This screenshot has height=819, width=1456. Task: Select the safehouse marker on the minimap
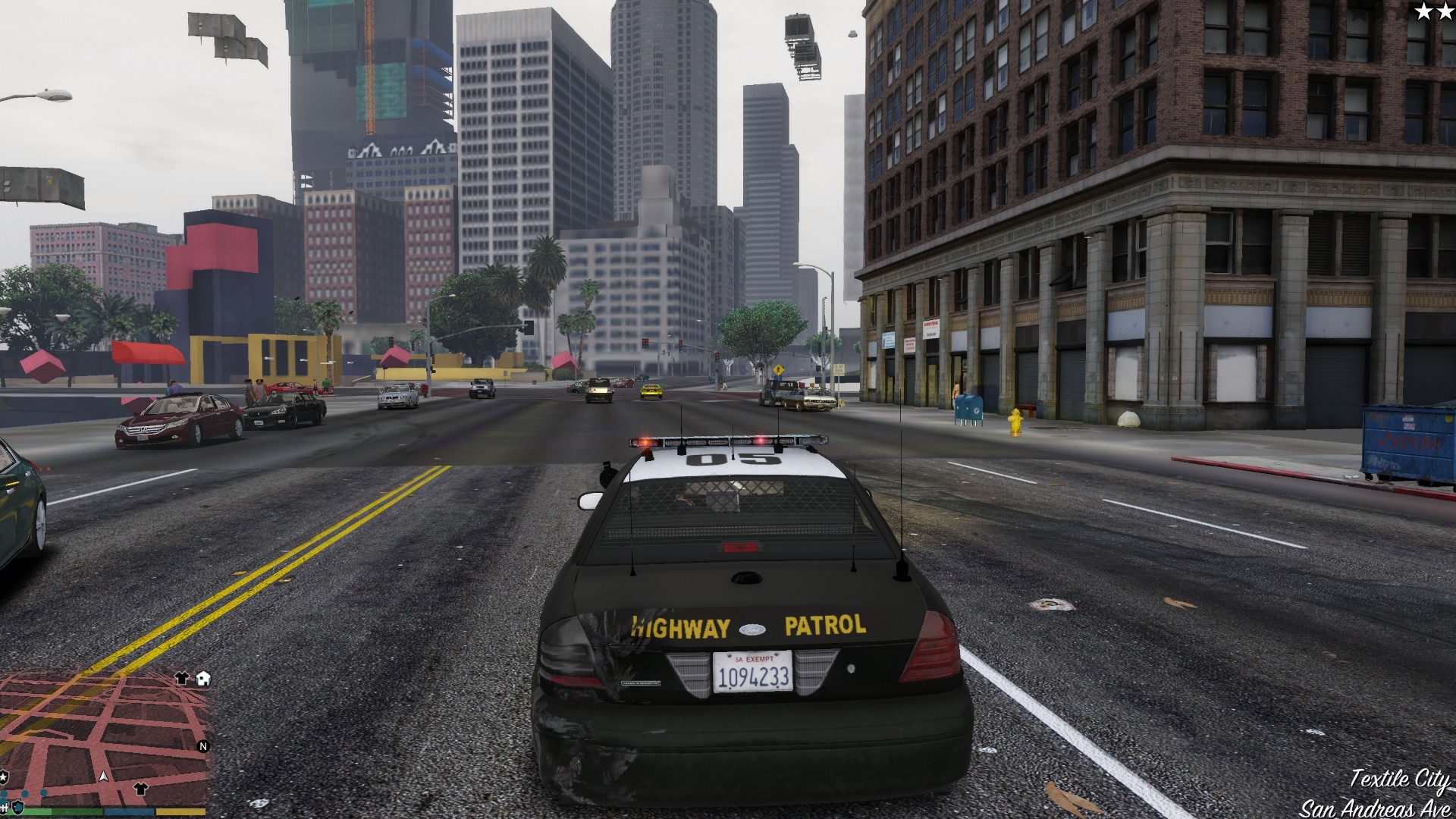202,679
